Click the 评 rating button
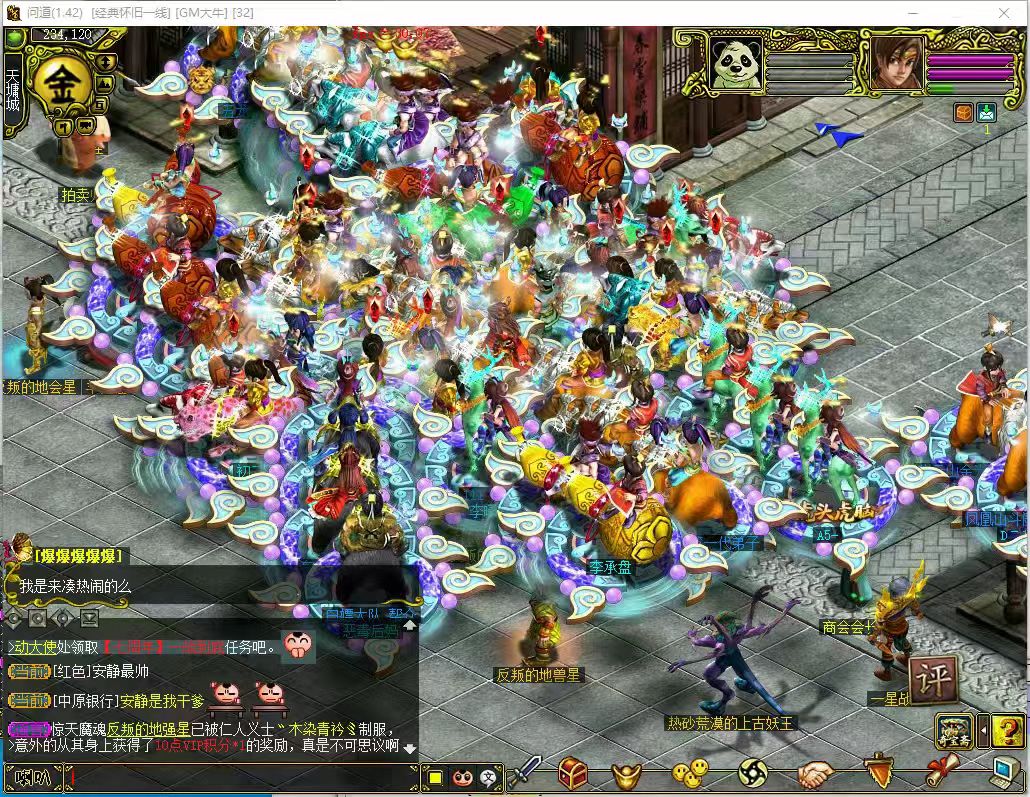 click(x=932, y=680)
